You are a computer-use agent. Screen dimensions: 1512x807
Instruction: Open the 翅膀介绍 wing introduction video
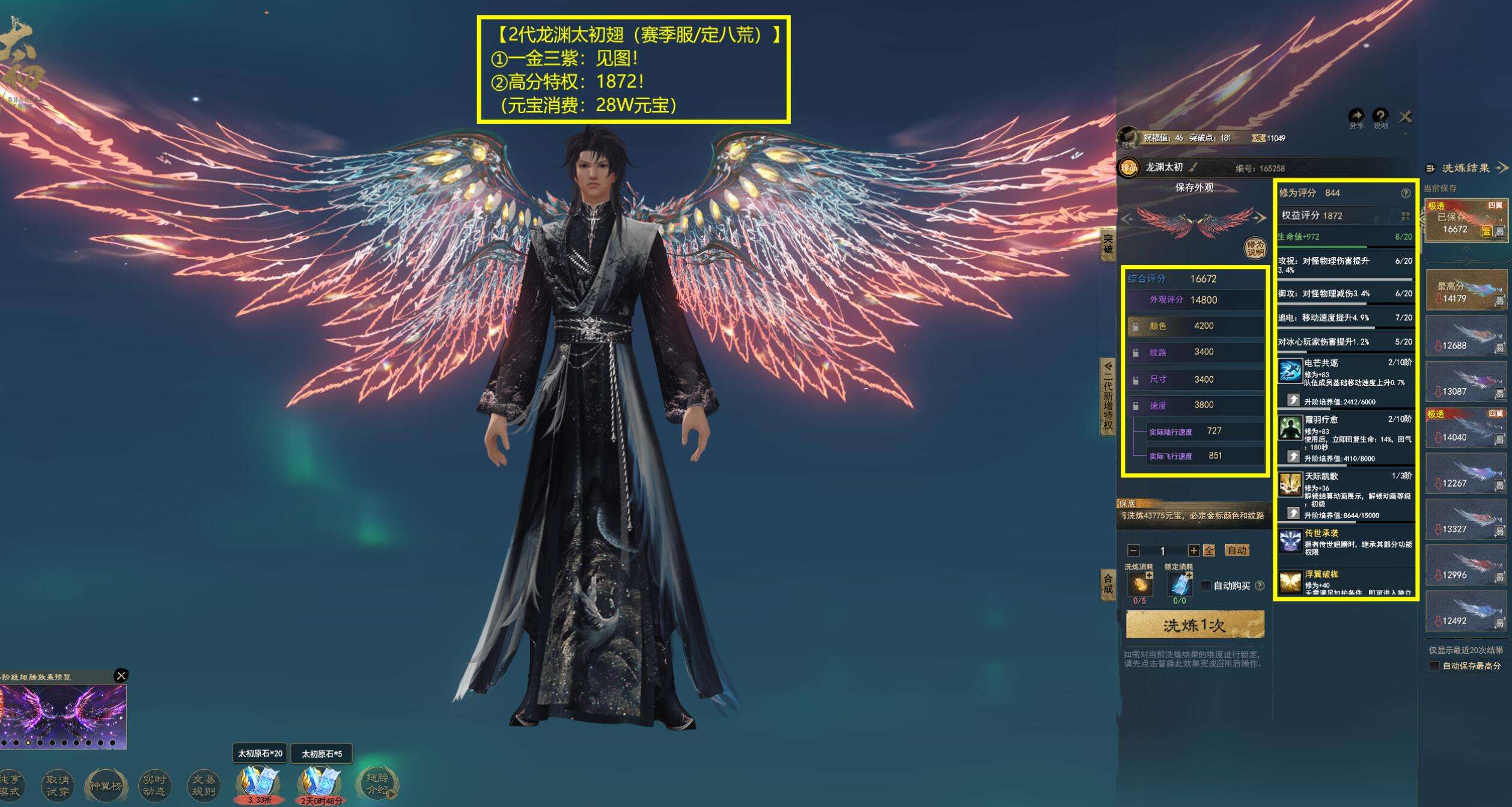(377, 784)
